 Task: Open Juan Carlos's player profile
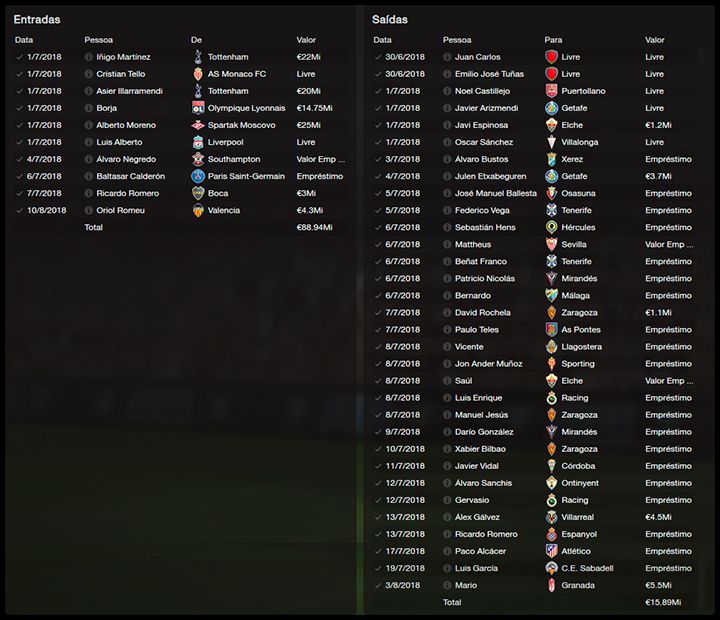coord(478,57)
